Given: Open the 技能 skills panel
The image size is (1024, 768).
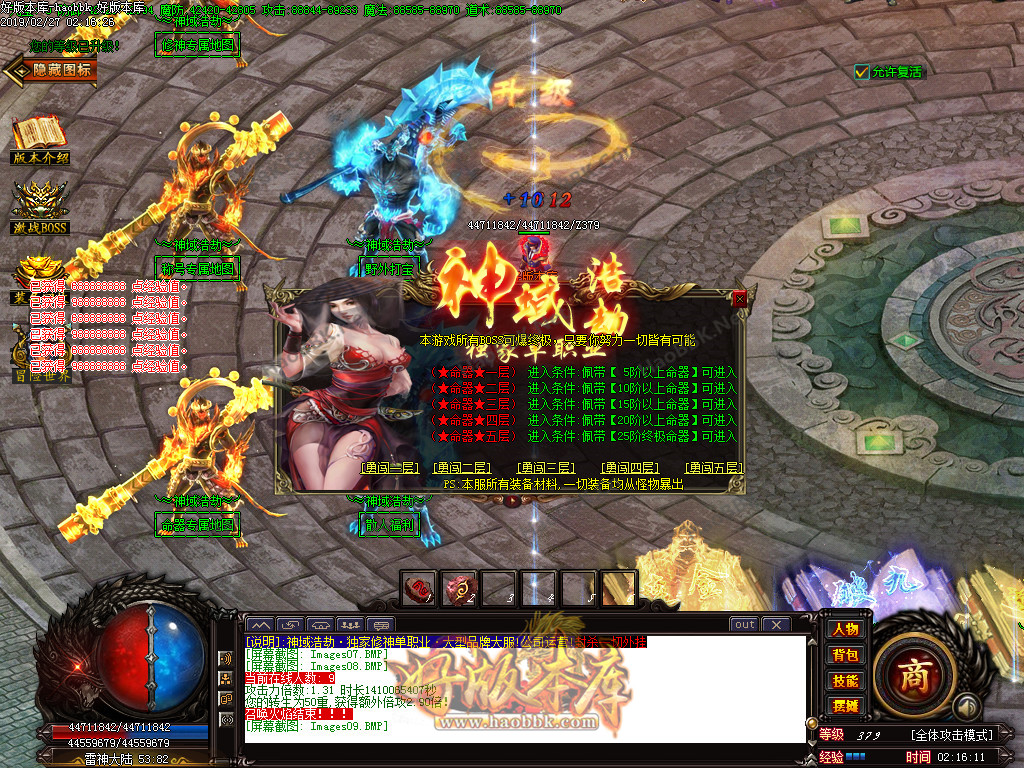Looking at the screenshot, I should (x=845, y=681).
